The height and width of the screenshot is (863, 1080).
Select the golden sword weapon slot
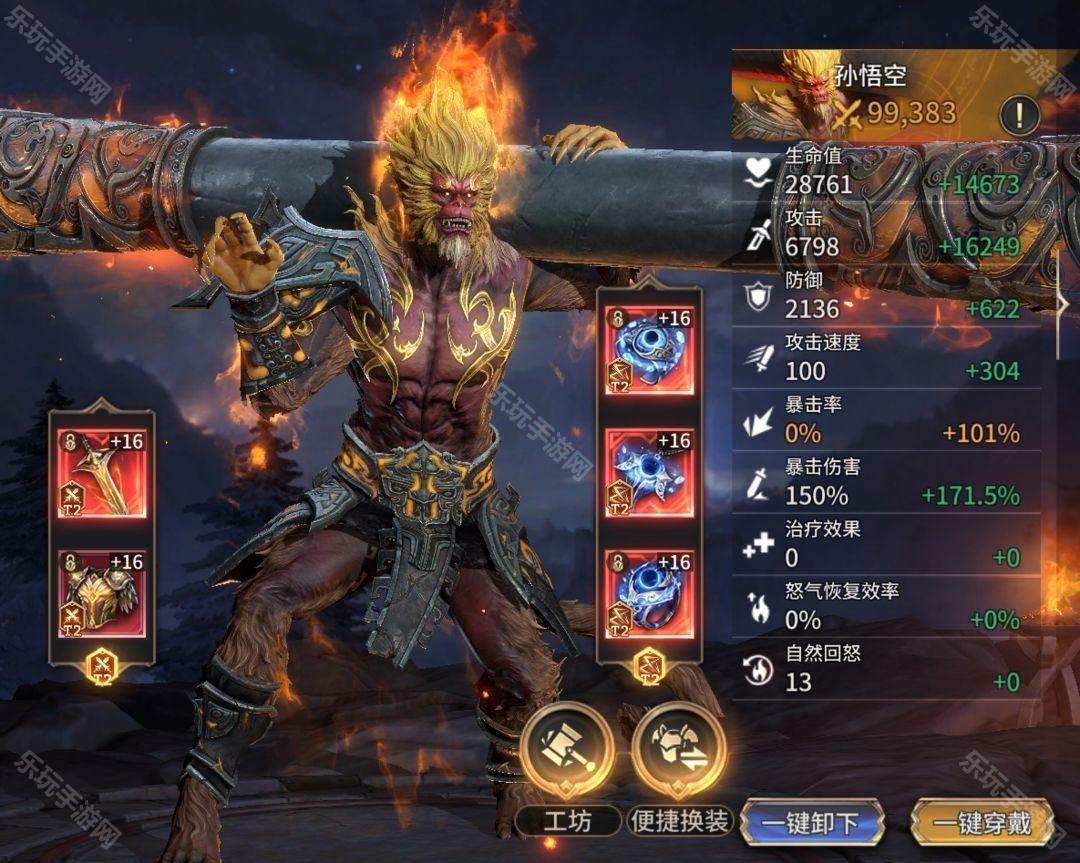pos(101,472)
